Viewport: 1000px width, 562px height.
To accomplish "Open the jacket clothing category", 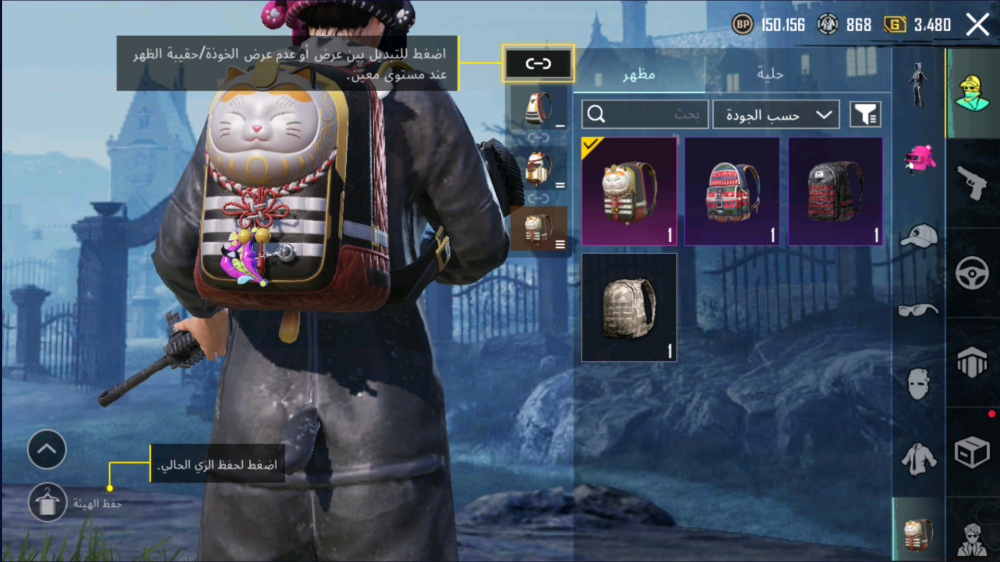I will tap(918, 458).
